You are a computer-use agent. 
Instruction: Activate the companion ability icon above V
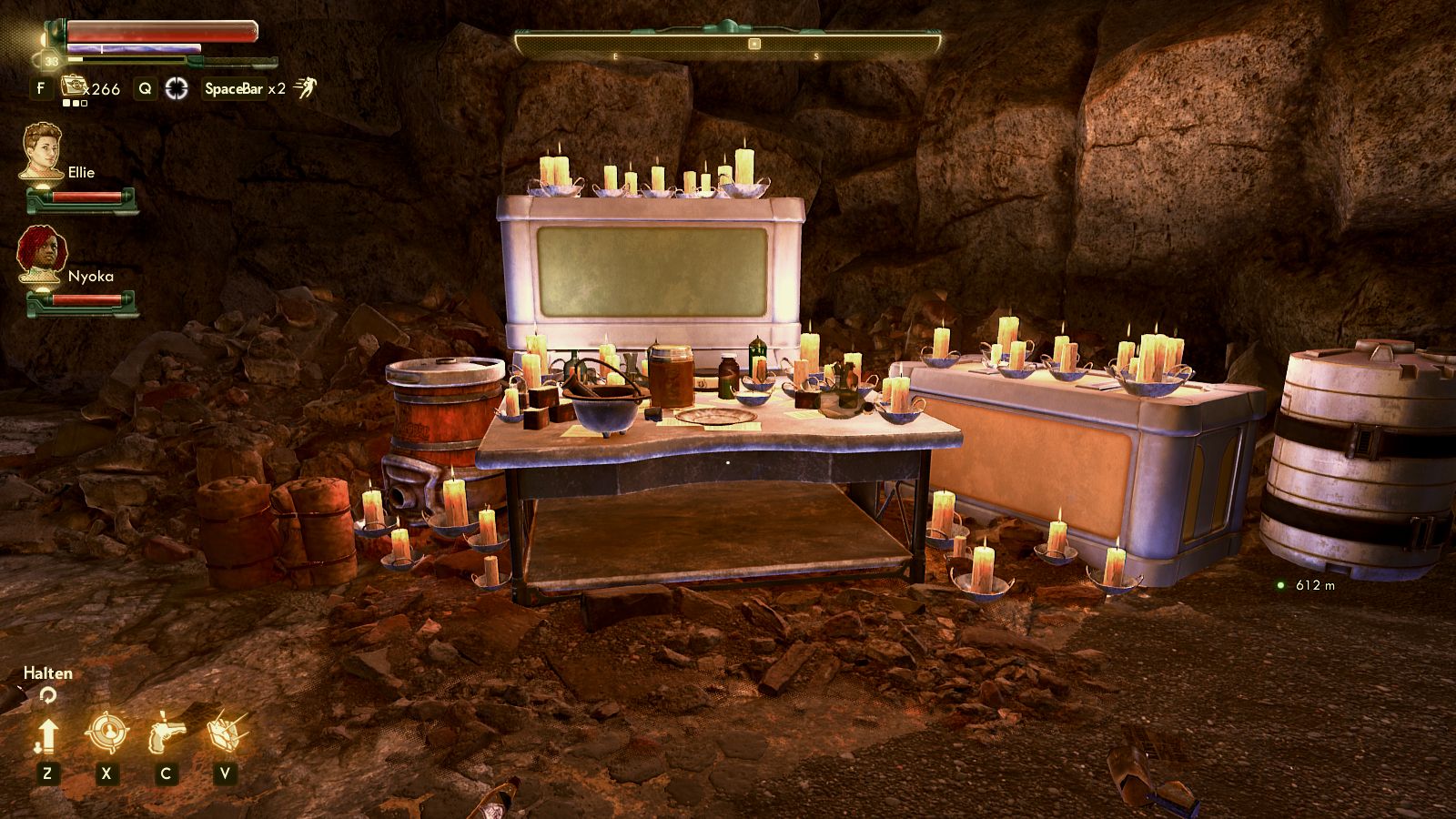coord(224,732)
